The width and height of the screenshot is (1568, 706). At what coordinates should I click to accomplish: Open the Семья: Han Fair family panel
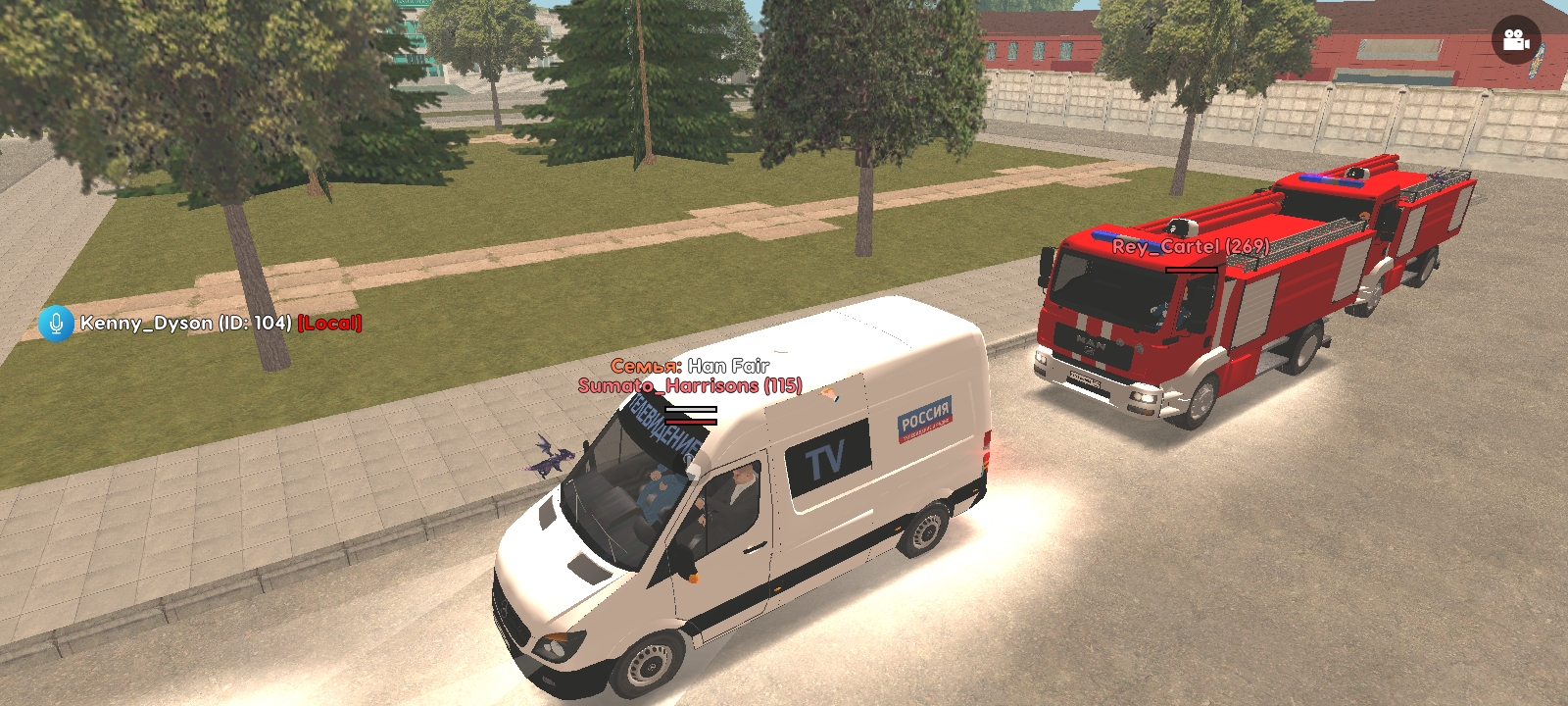click(689, 366)
